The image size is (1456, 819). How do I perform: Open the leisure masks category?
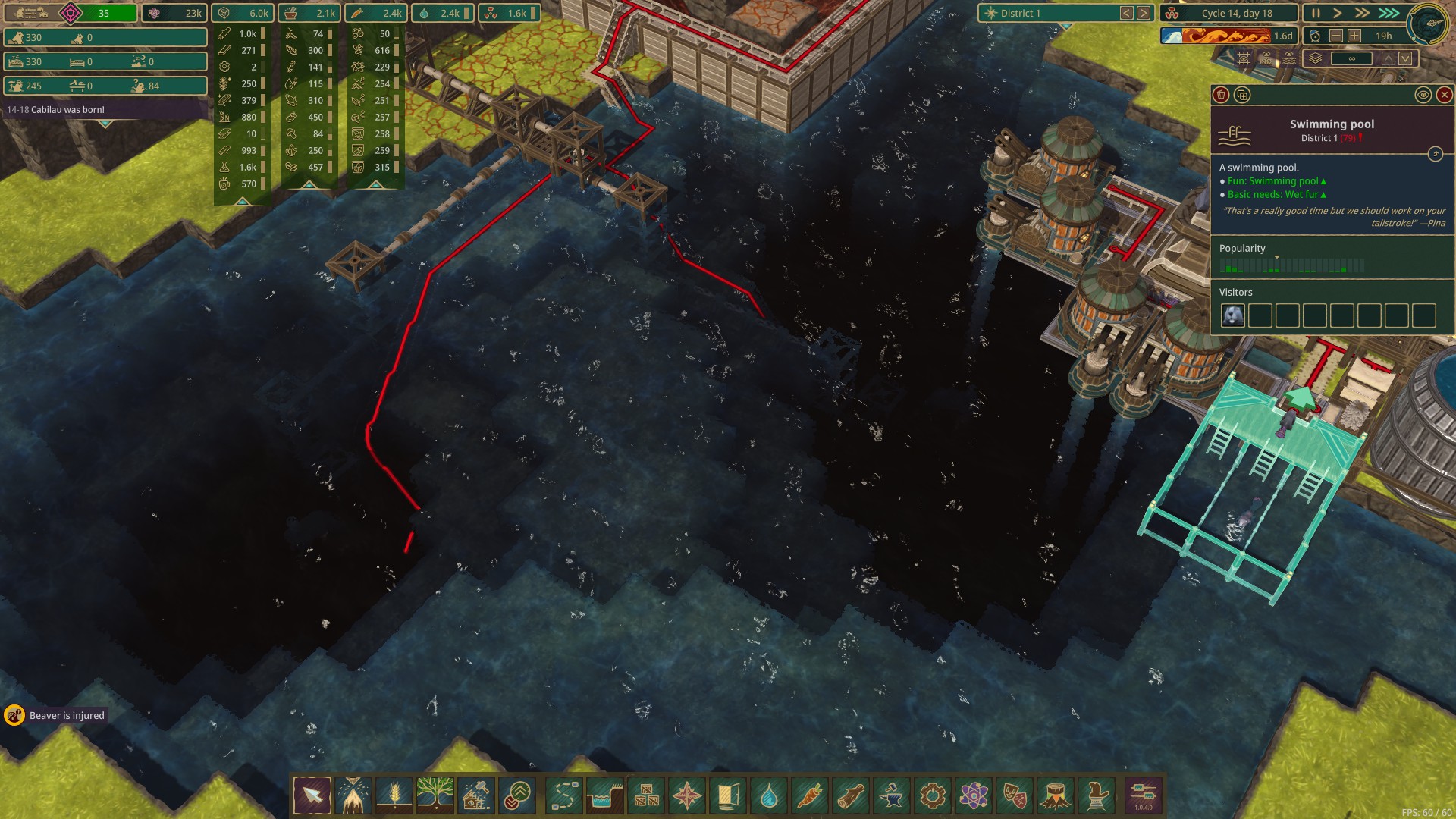1015,795
